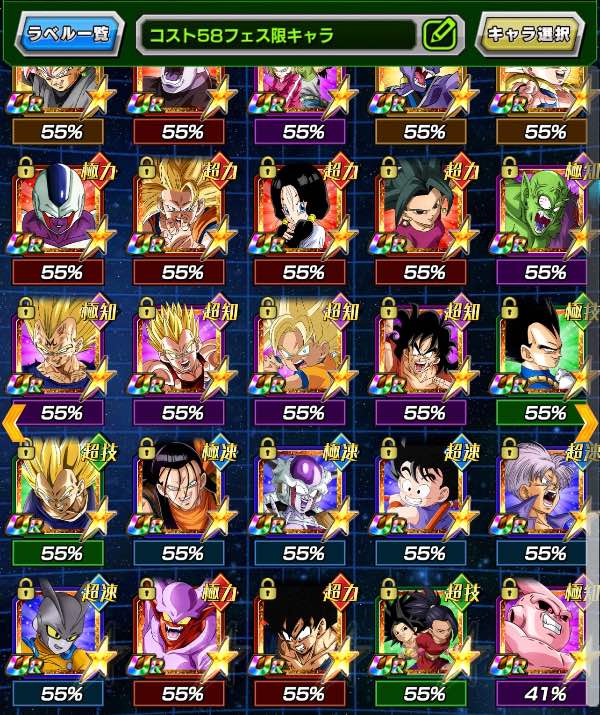Viewport: 600px width, 715px height.
Task: Pick the Majin Buu card at 41%
Action: pos(544,625)
